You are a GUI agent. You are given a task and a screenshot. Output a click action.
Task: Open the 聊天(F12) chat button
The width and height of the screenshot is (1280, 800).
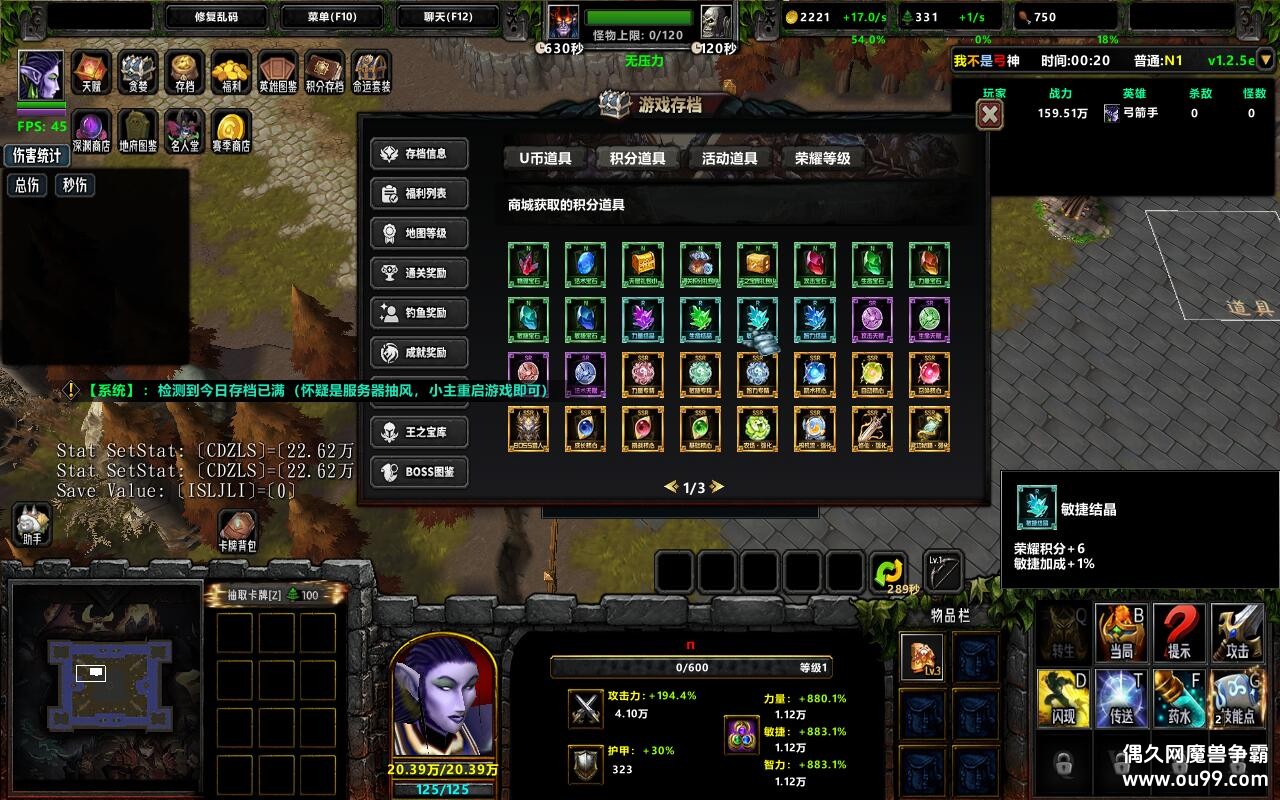(448, 17)
